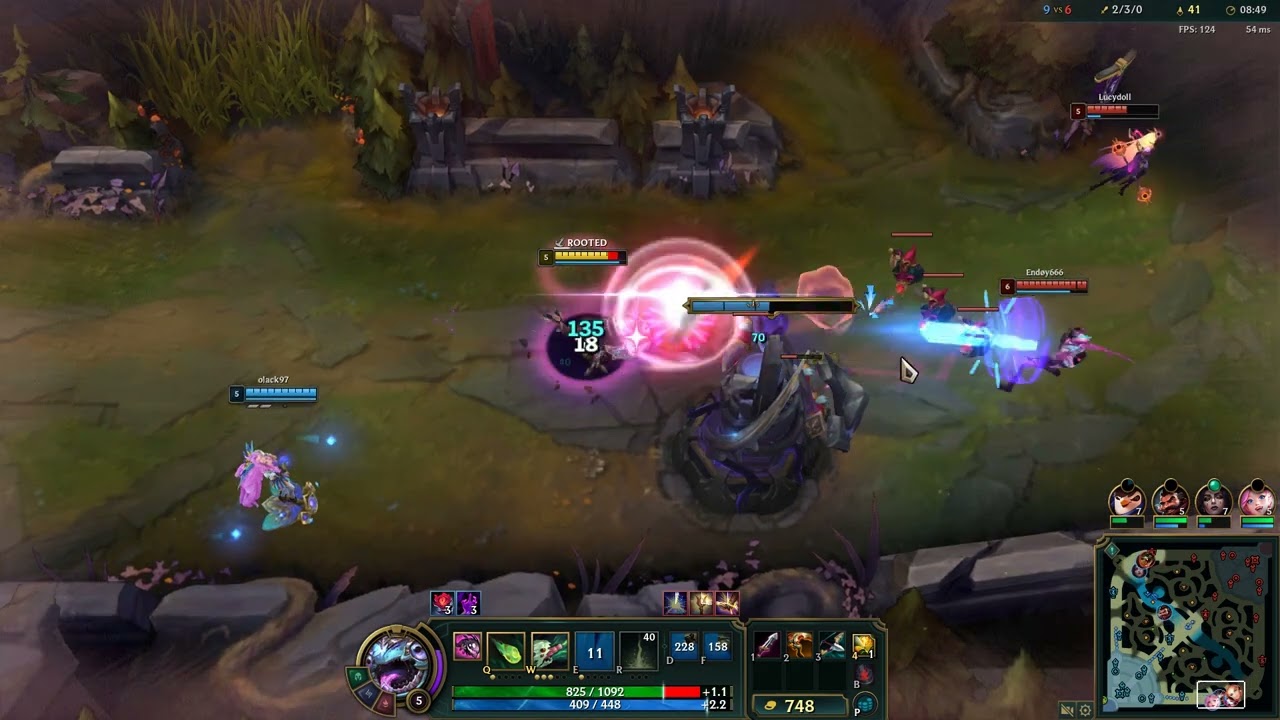Select the teal bow item in slot 3
Image resolution: width=1280 pixels, height=720 pixels.
coord(832,645)
